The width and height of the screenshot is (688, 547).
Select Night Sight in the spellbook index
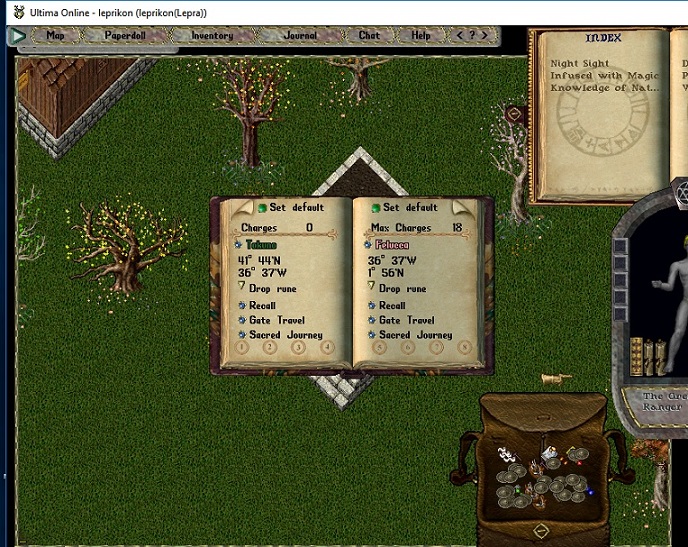(x=578, y=64)
